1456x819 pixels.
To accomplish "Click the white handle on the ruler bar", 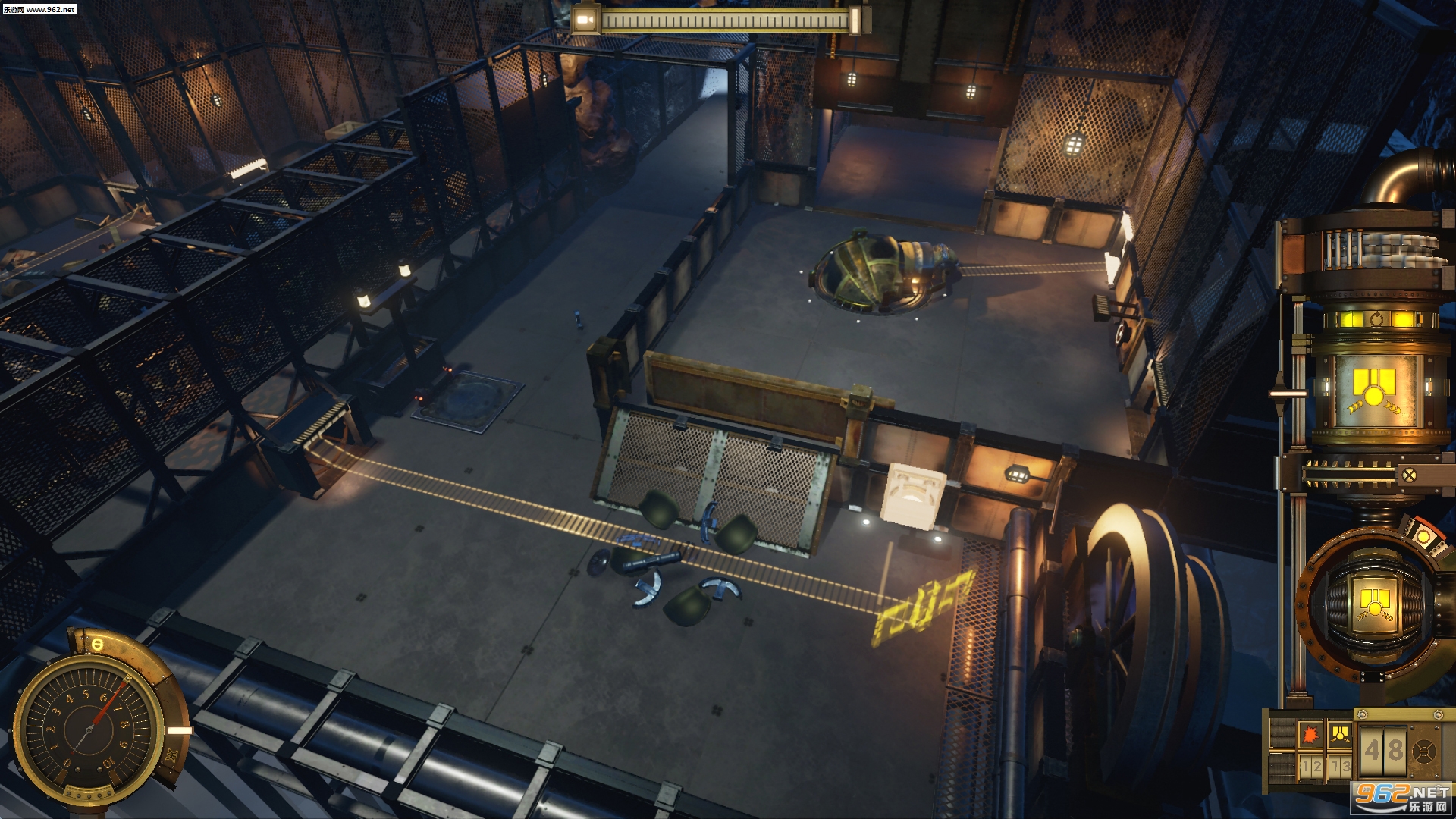I will tap(855, 20).
